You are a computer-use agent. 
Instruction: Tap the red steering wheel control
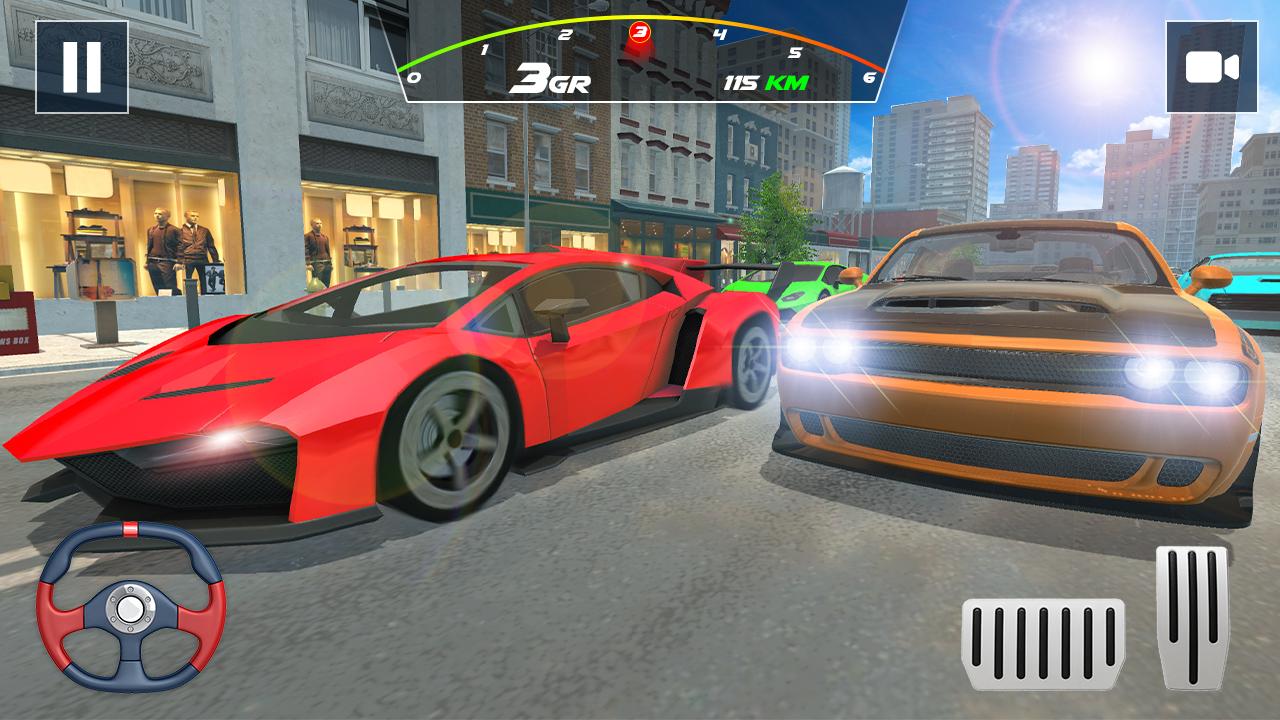(x=130, y=607)
